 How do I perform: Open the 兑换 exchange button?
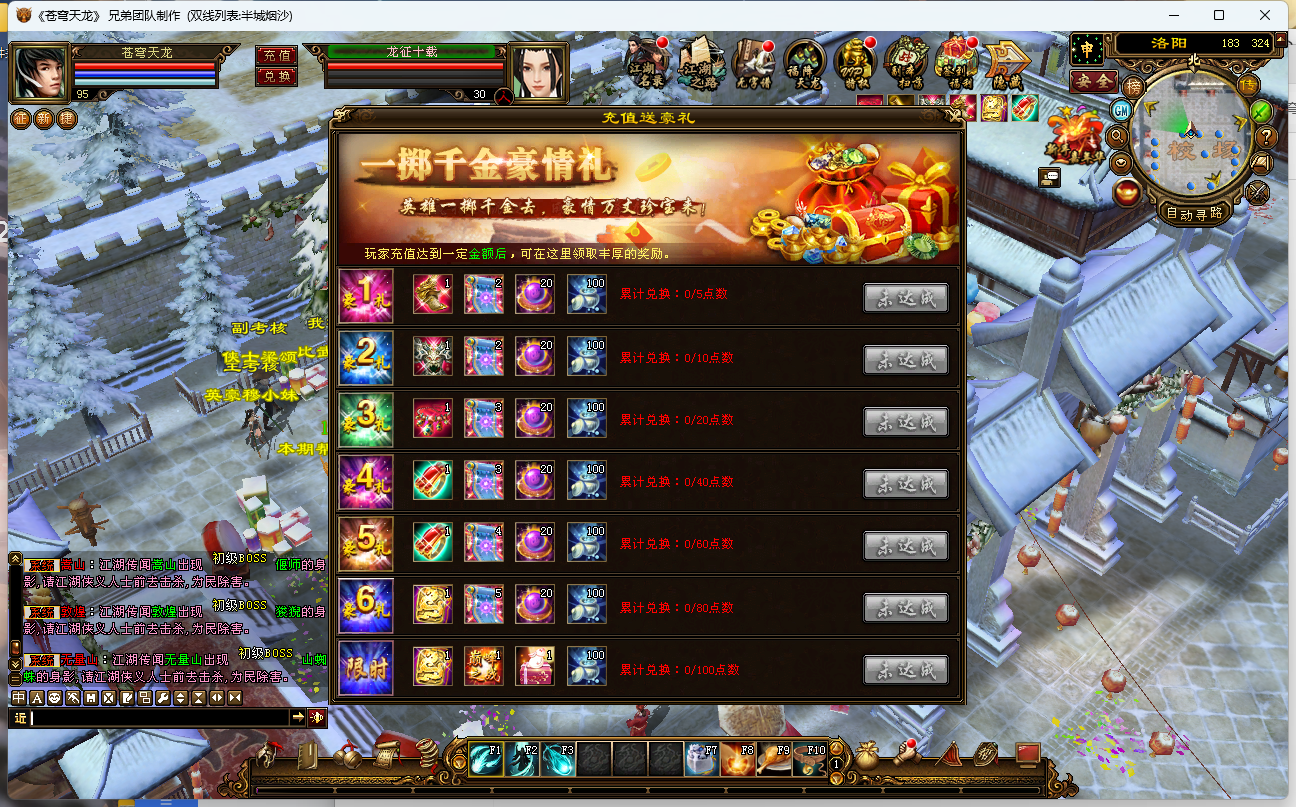pyautogui.click(x=276, y=76)
